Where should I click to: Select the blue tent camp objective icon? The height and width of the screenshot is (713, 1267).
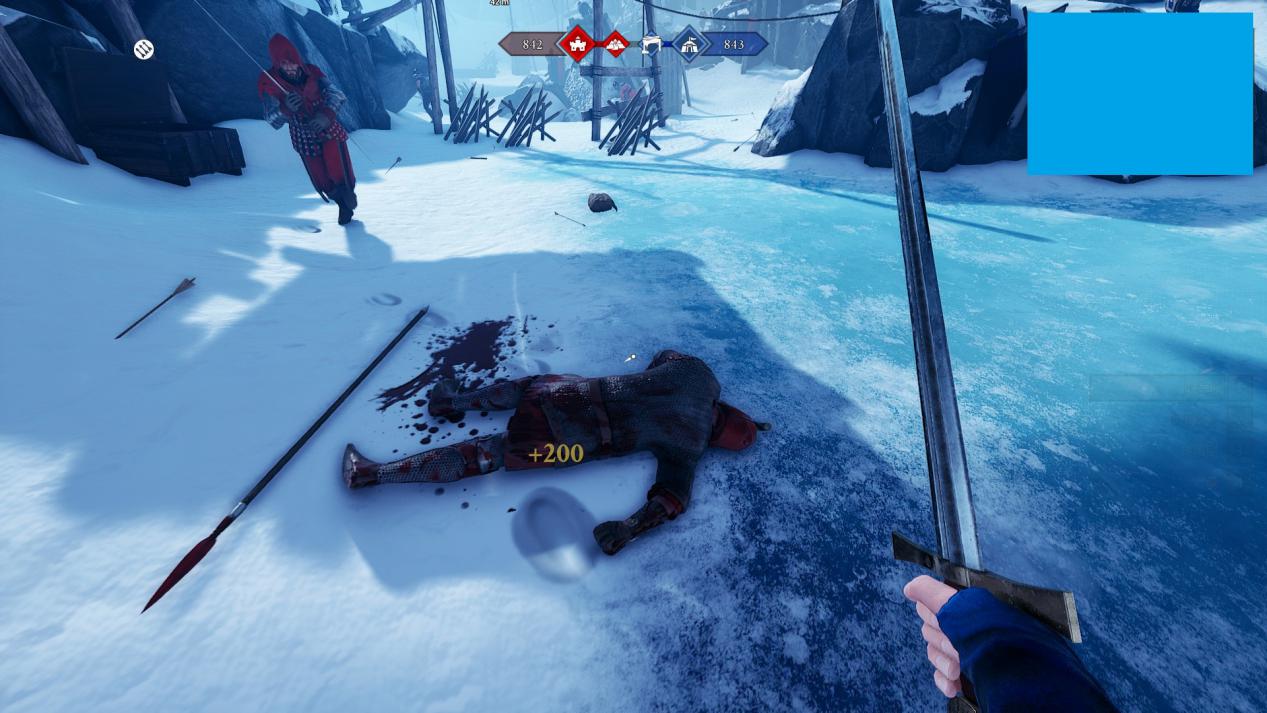689,44
